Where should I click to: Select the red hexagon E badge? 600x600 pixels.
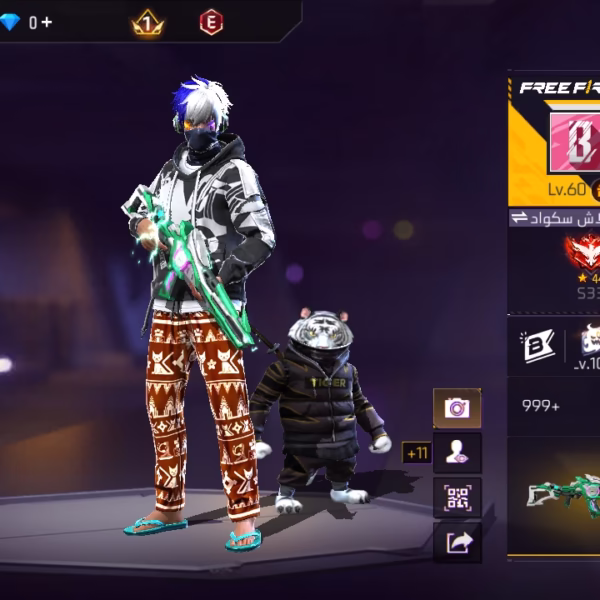tap(211, 22)
